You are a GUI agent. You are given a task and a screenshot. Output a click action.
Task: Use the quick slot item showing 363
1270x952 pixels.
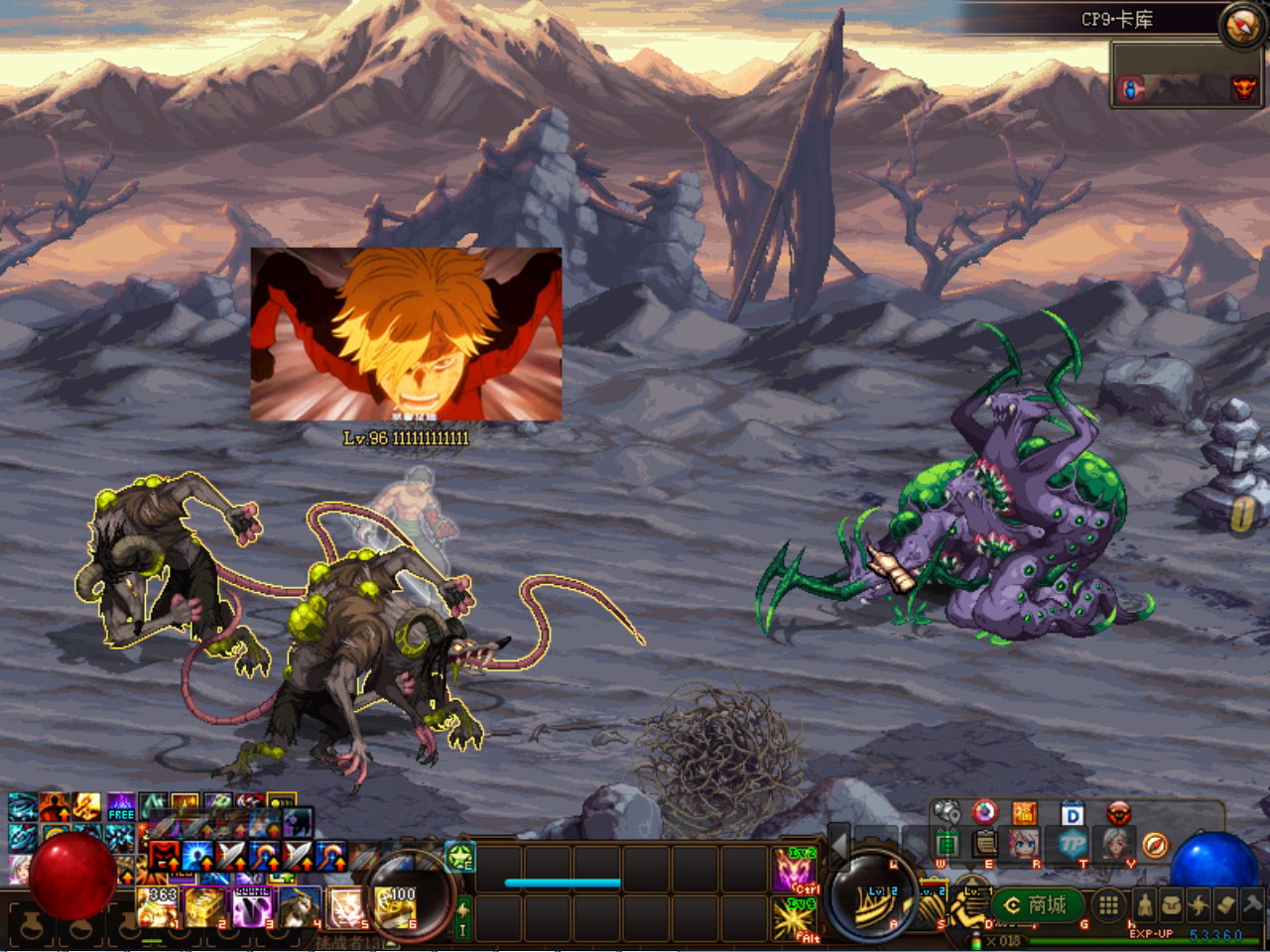click(x=157, y=907)
